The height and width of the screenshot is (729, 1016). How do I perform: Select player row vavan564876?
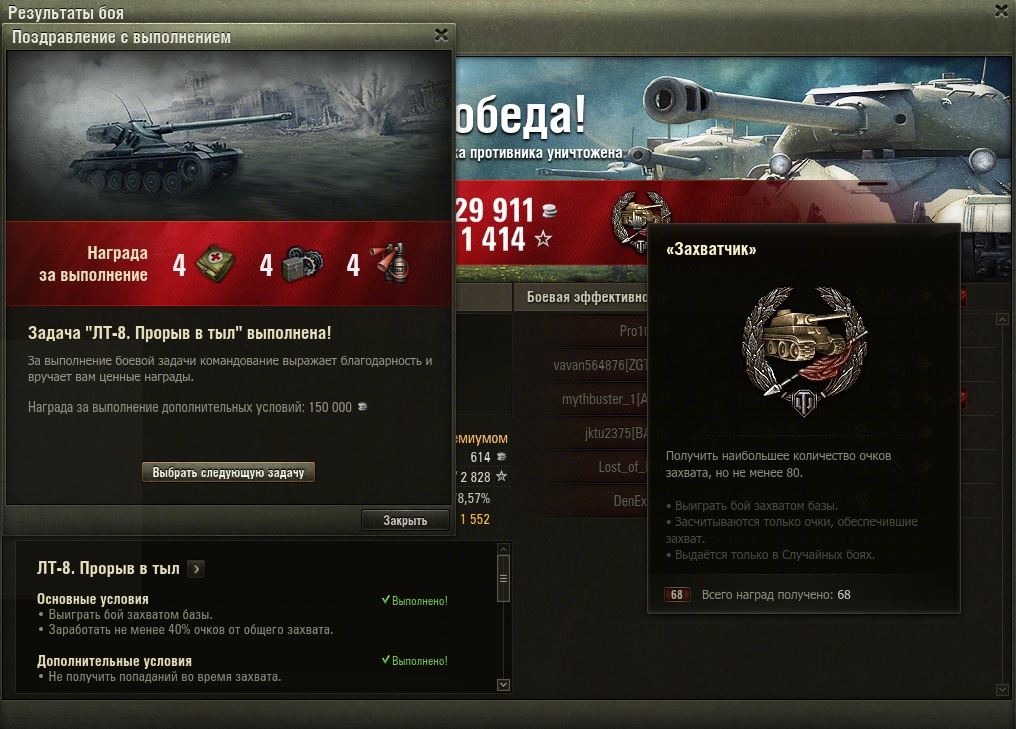pos(600,365)
